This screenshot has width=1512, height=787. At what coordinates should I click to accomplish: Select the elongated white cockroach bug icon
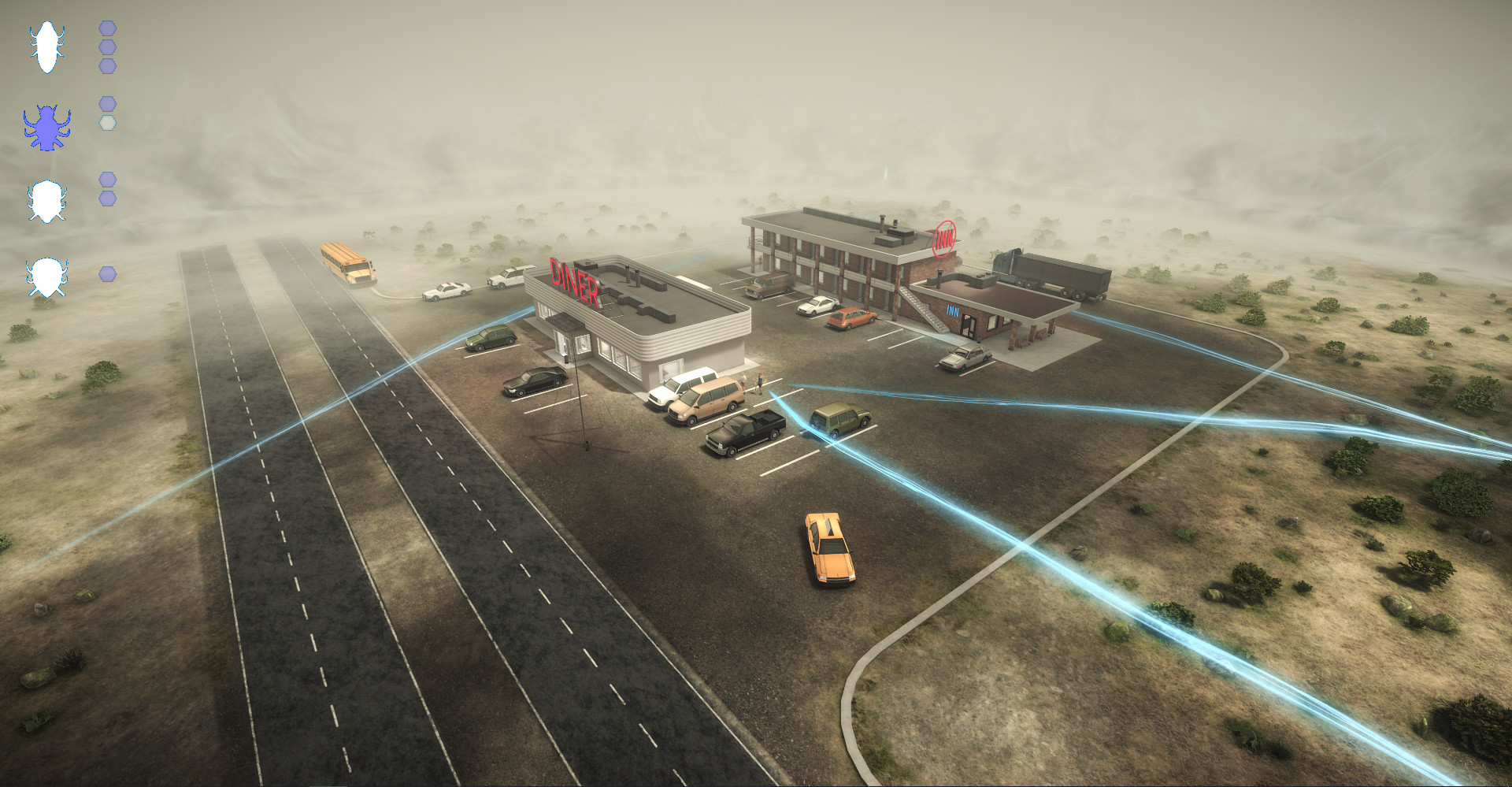coord(46,47)
